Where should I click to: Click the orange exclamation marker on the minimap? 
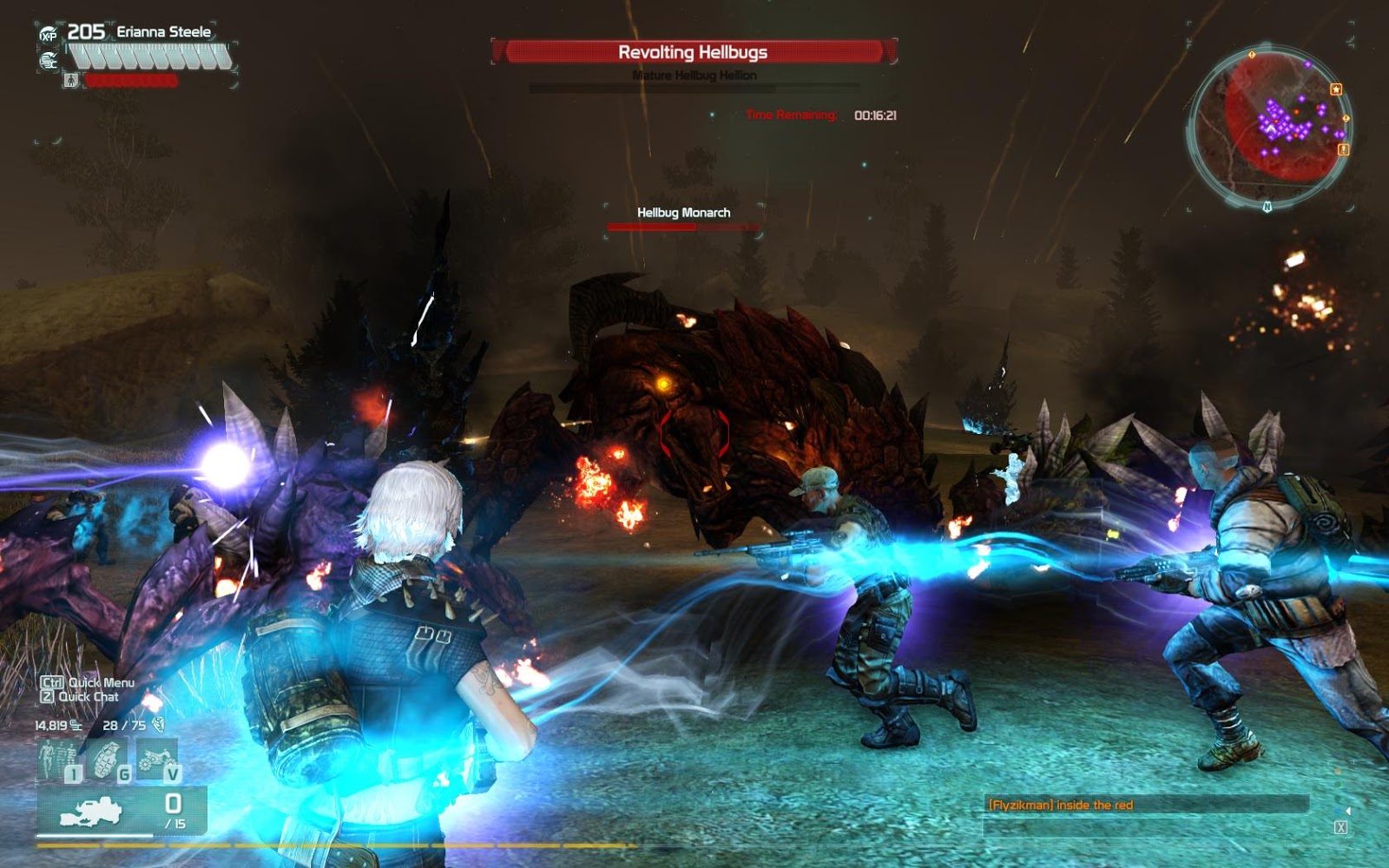coord(1344,150)
